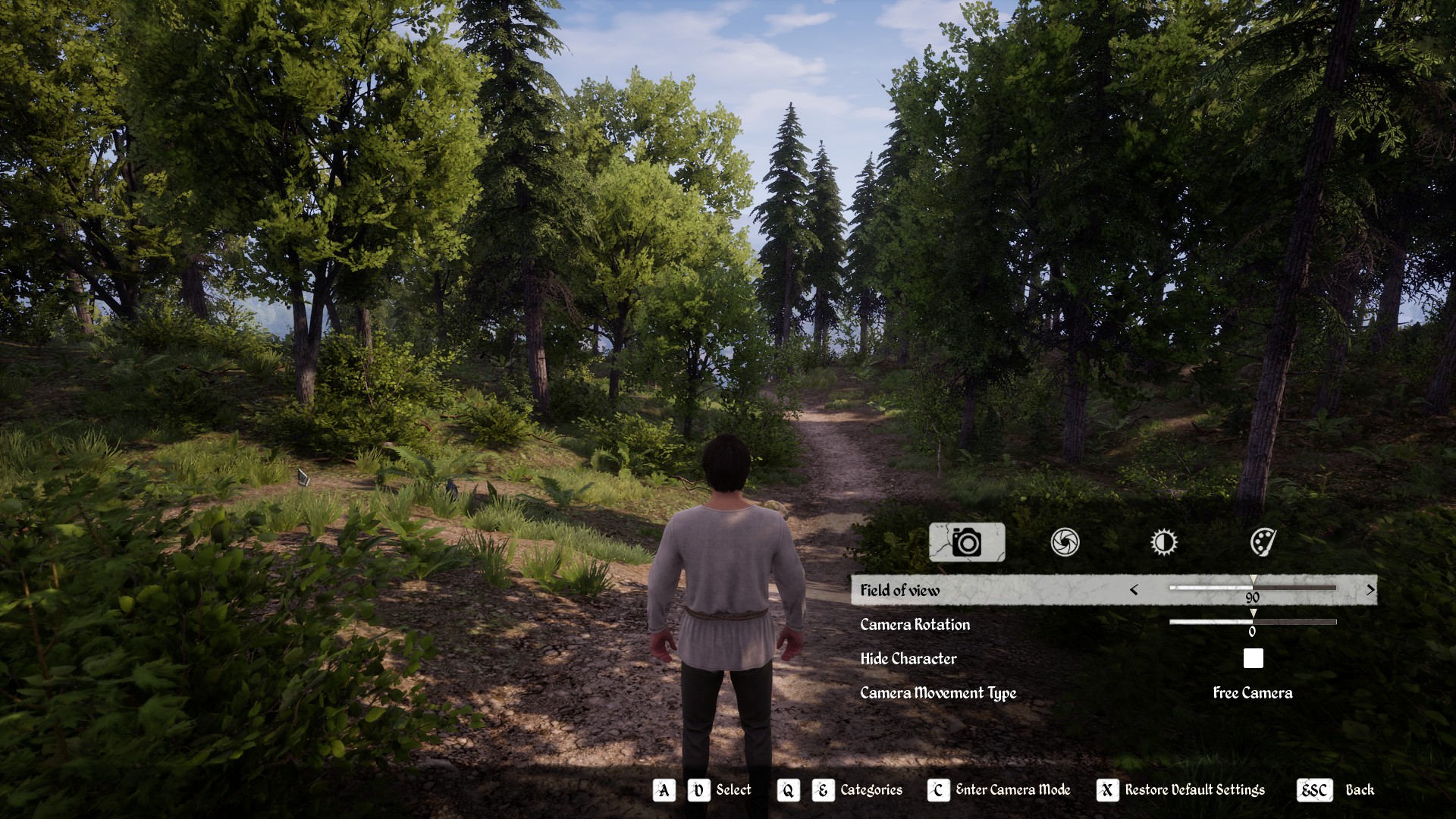Switch to the aperture lens tab
This screenshot has height=819, width=1456.
point(1065,542)
